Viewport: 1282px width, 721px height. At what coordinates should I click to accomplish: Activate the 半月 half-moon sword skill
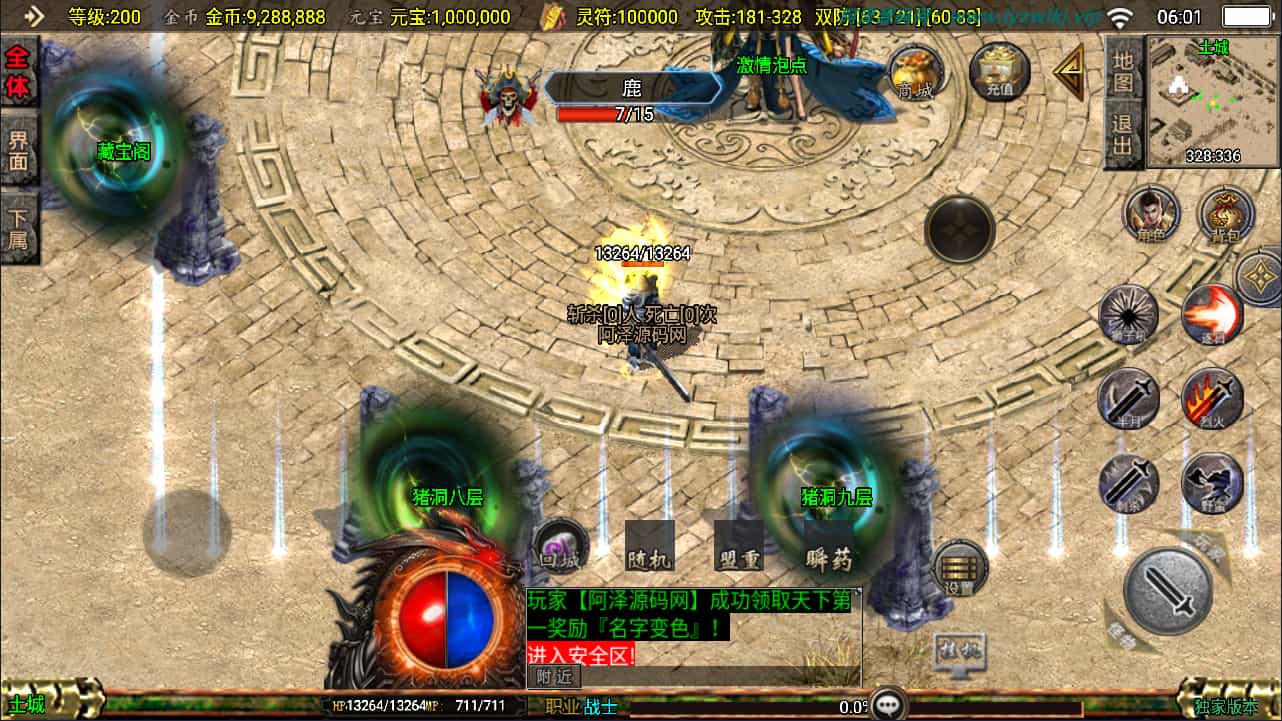point(1129,398)
